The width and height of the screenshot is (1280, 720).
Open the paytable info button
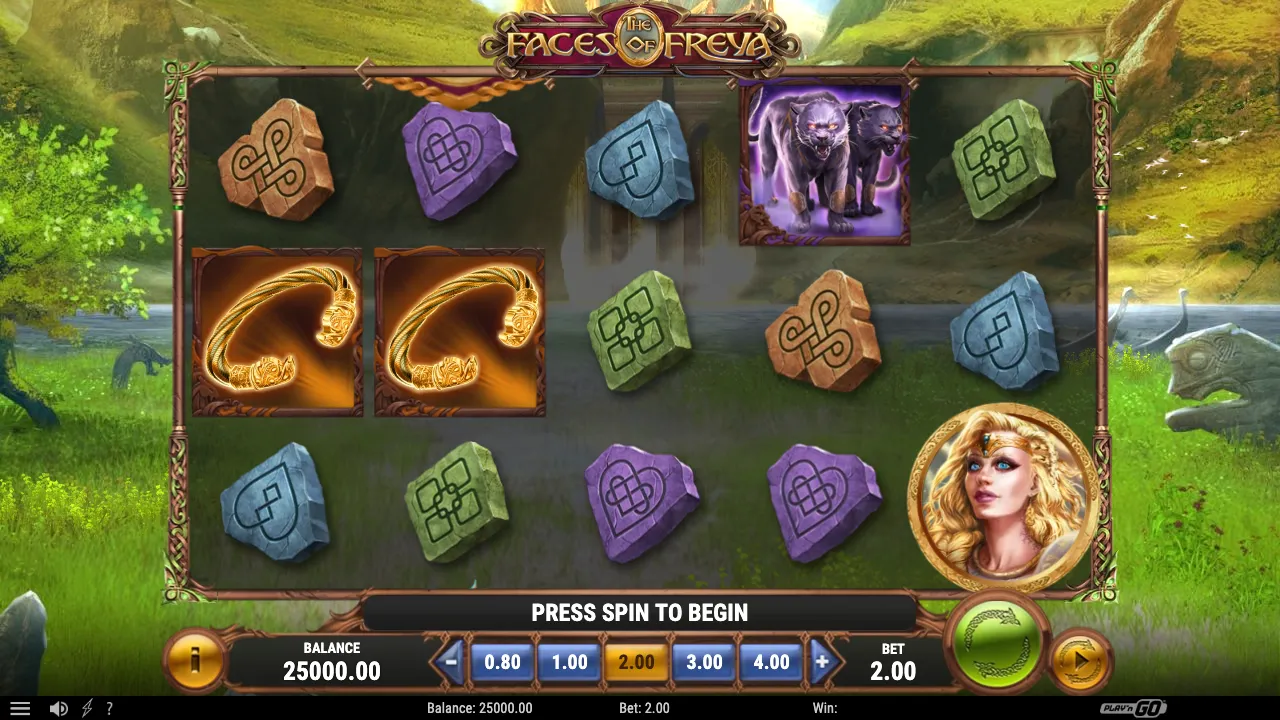tap(196, 660)
